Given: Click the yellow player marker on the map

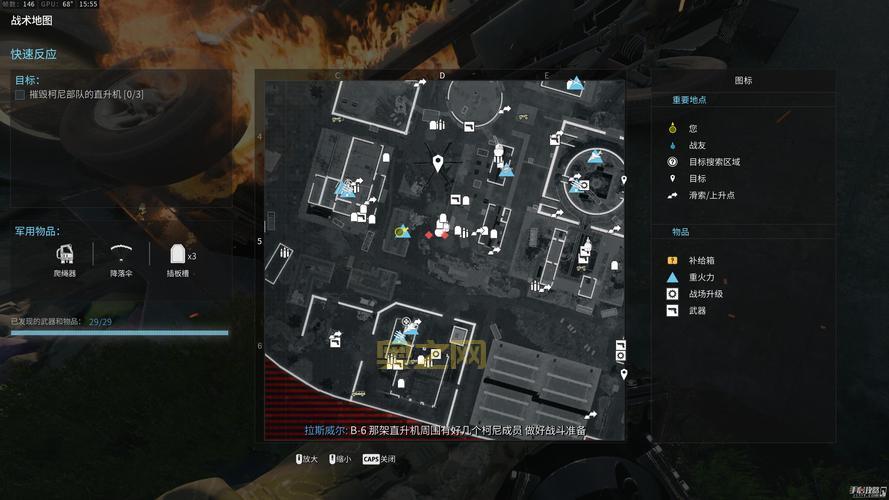Looking at the screenshot, I should pyautogui.click(x=400, y=232).
